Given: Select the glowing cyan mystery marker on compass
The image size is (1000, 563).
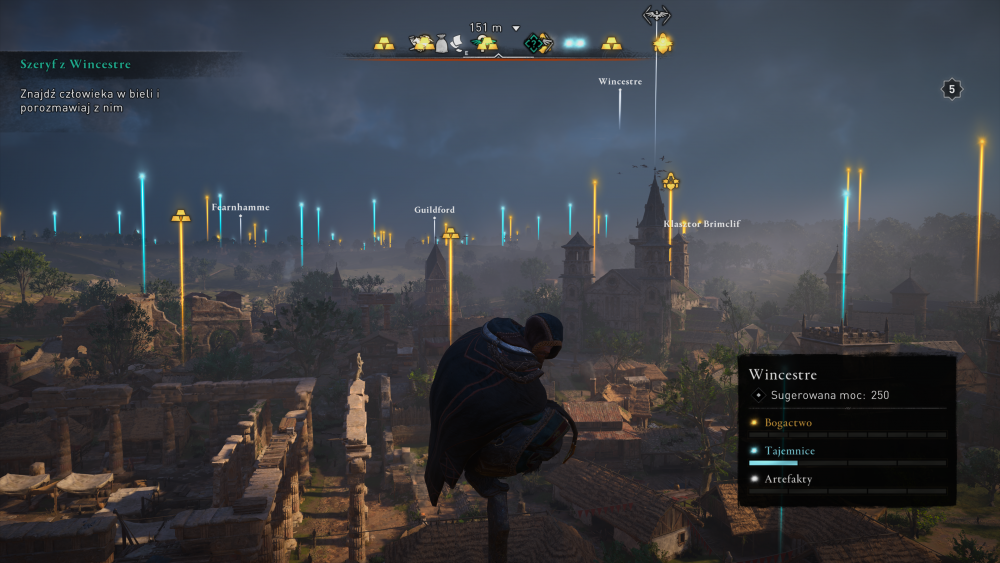Looking at the screenshot, I should (x=574, y=43).
